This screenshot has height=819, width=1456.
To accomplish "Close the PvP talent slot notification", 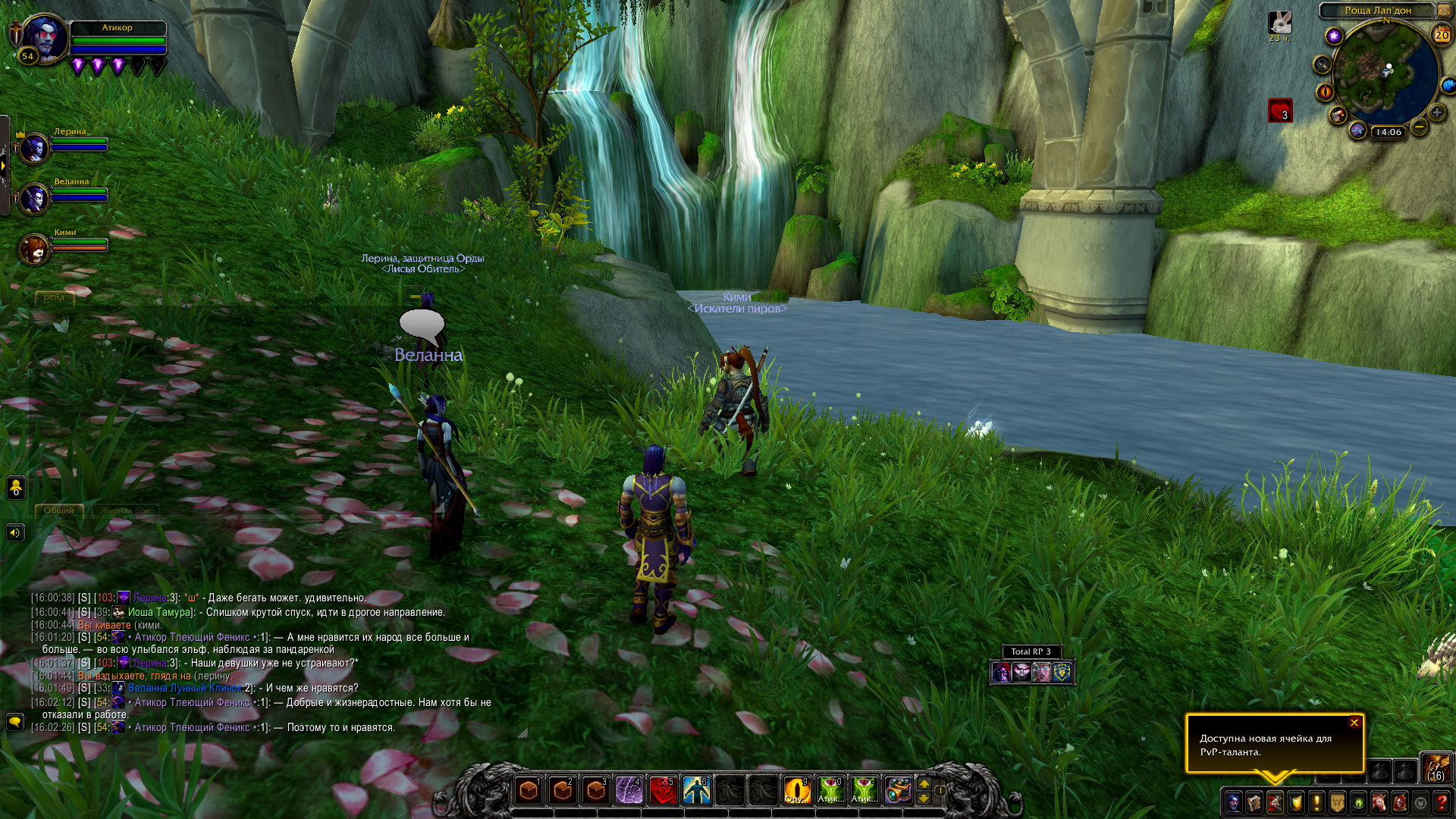I will (1354, 723).
